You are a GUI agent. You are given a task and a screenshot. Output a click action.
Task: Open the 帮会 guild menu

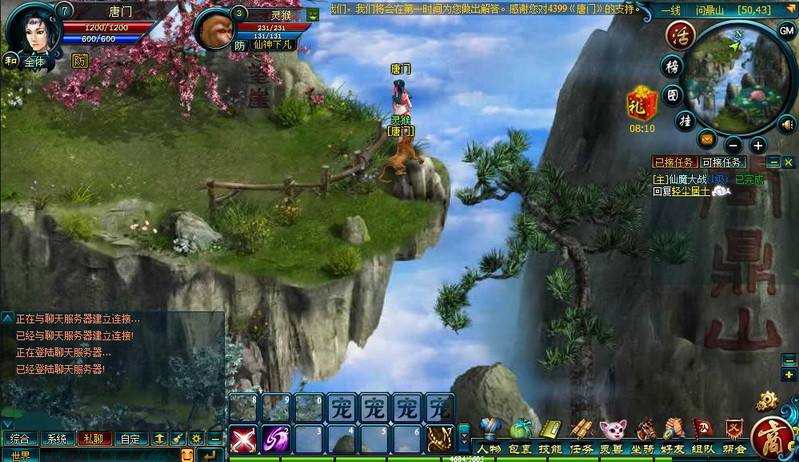pos(735,435)
